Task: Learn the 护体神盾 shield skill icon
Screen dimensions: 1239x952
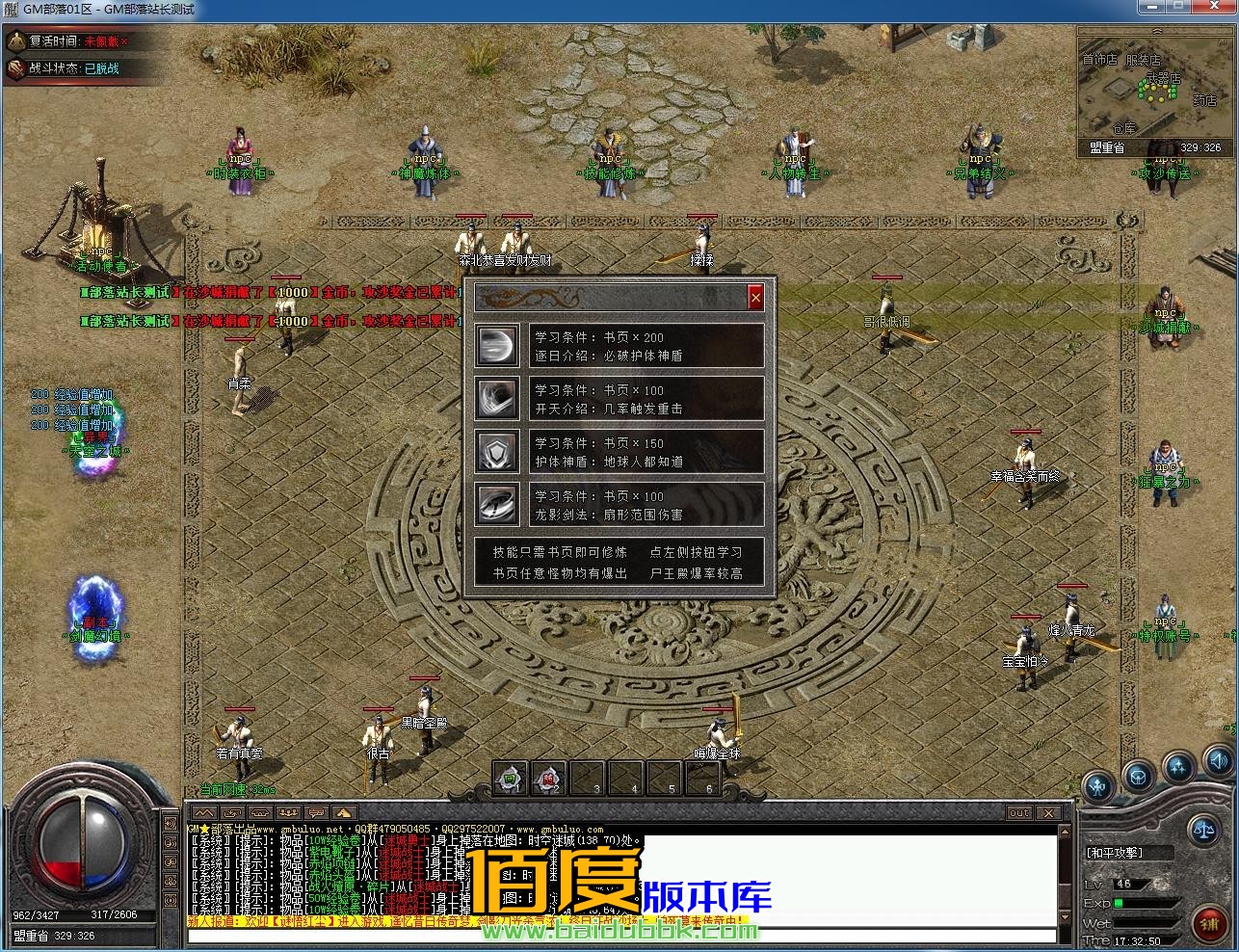Action: click(x=495, y=452)
